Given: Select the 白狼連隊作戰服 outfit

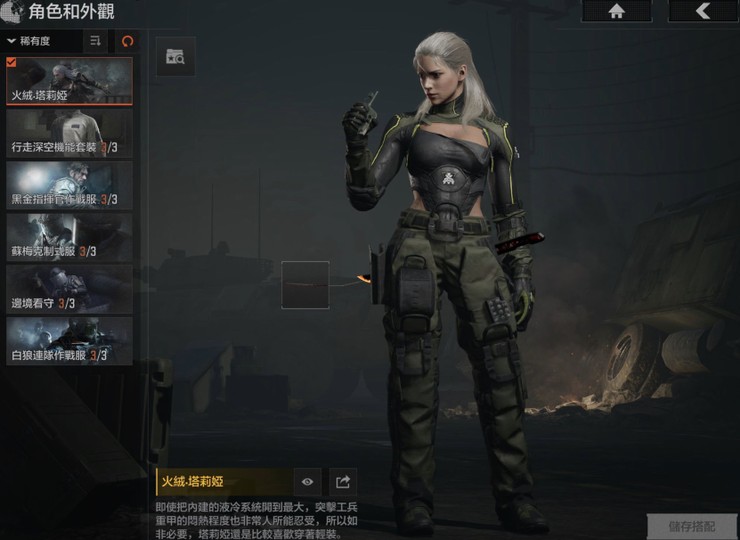Looking at the screenshot, I should [x=69, y=341].
